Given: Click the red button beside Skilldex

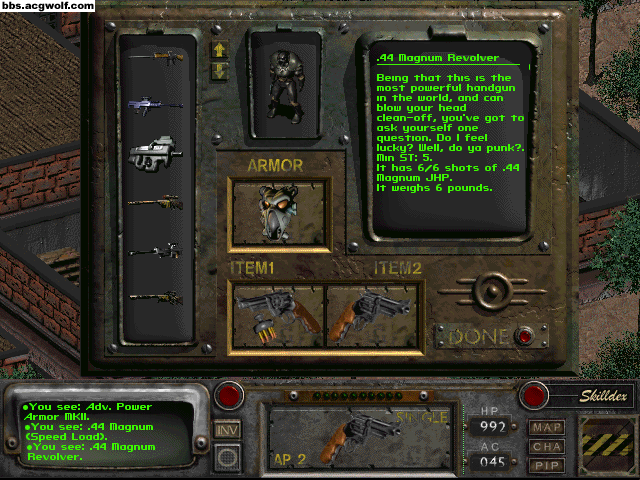Looking at the screenshot, I should click(x=535, y=394).
